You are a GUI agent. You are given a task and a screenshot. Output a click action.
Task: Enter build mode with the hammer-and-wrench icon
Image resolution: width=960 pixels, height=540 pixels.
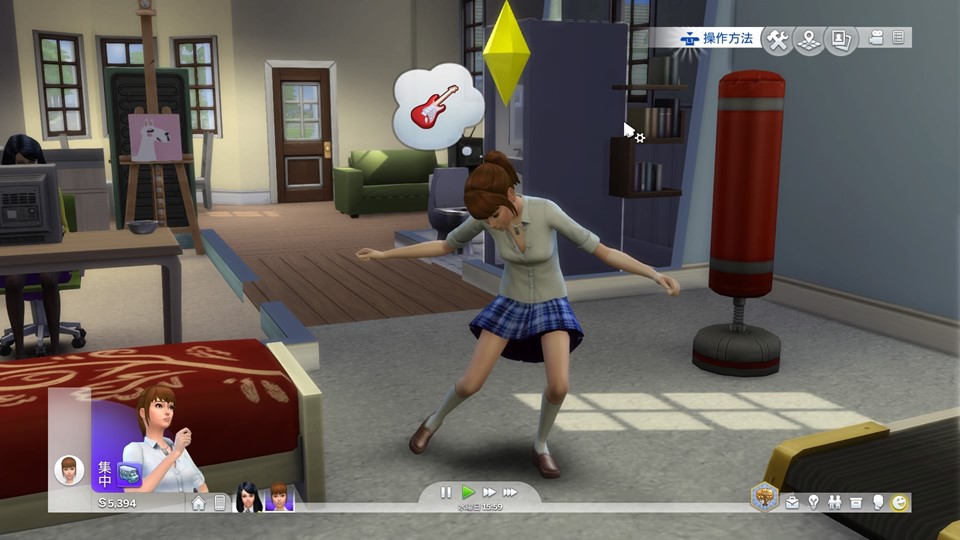(777, 39)
